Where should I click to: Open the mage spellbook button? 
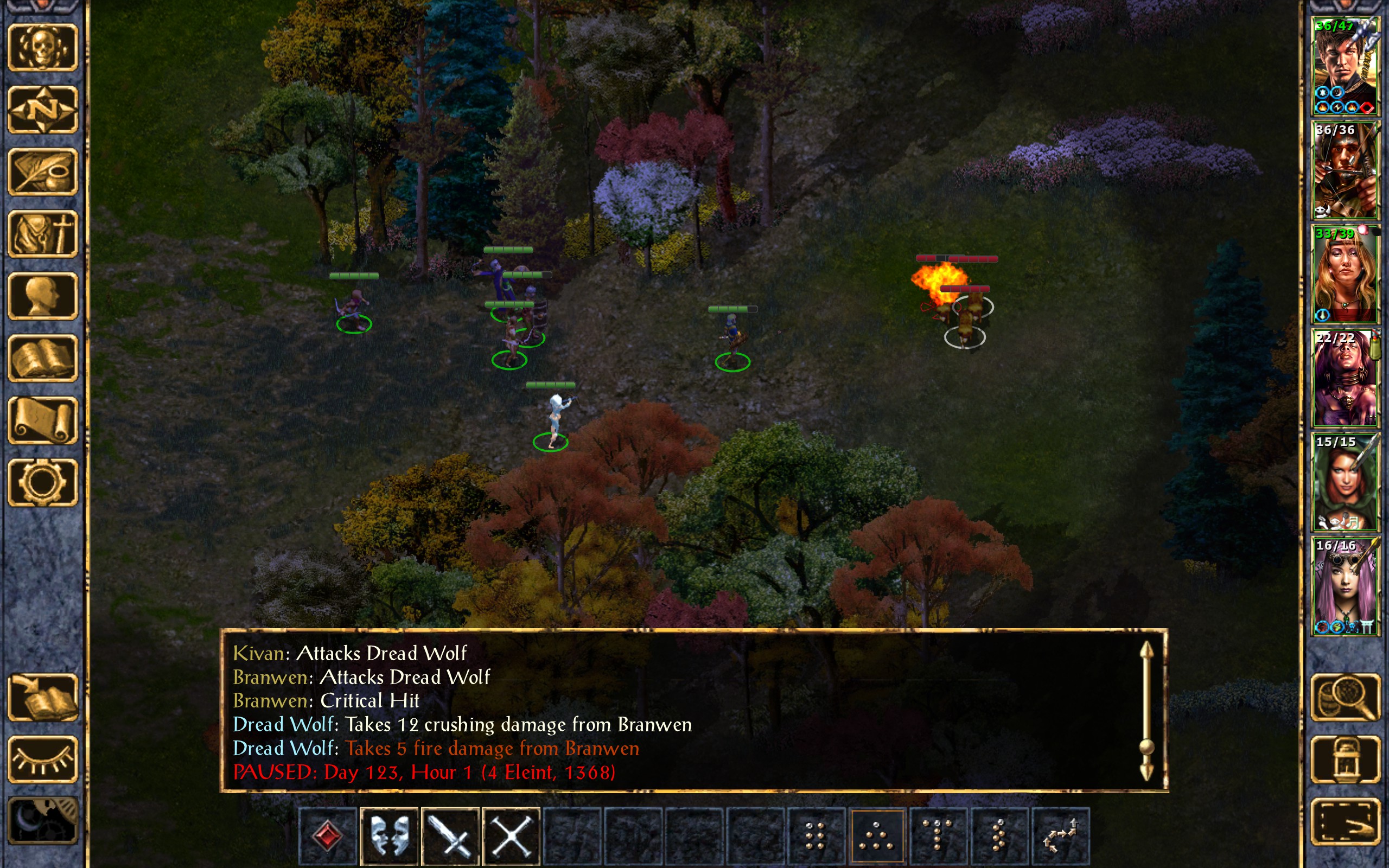point(42,358)
